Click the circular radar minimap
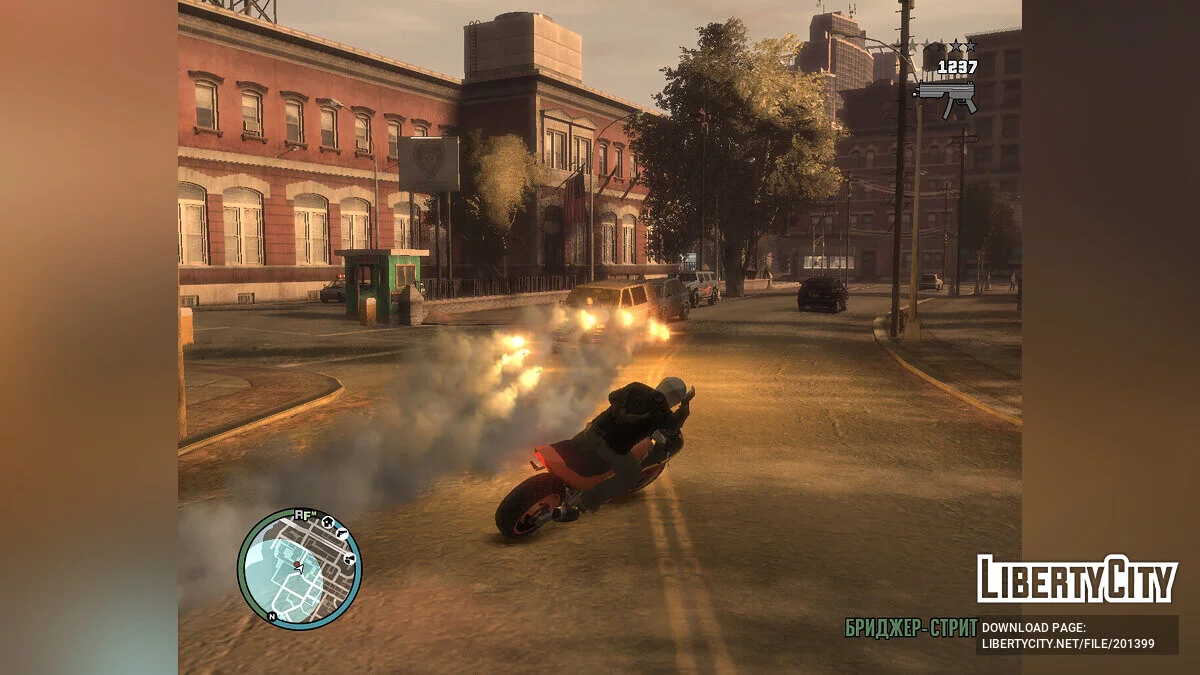The image size is (1200, 675). (299, 569)
